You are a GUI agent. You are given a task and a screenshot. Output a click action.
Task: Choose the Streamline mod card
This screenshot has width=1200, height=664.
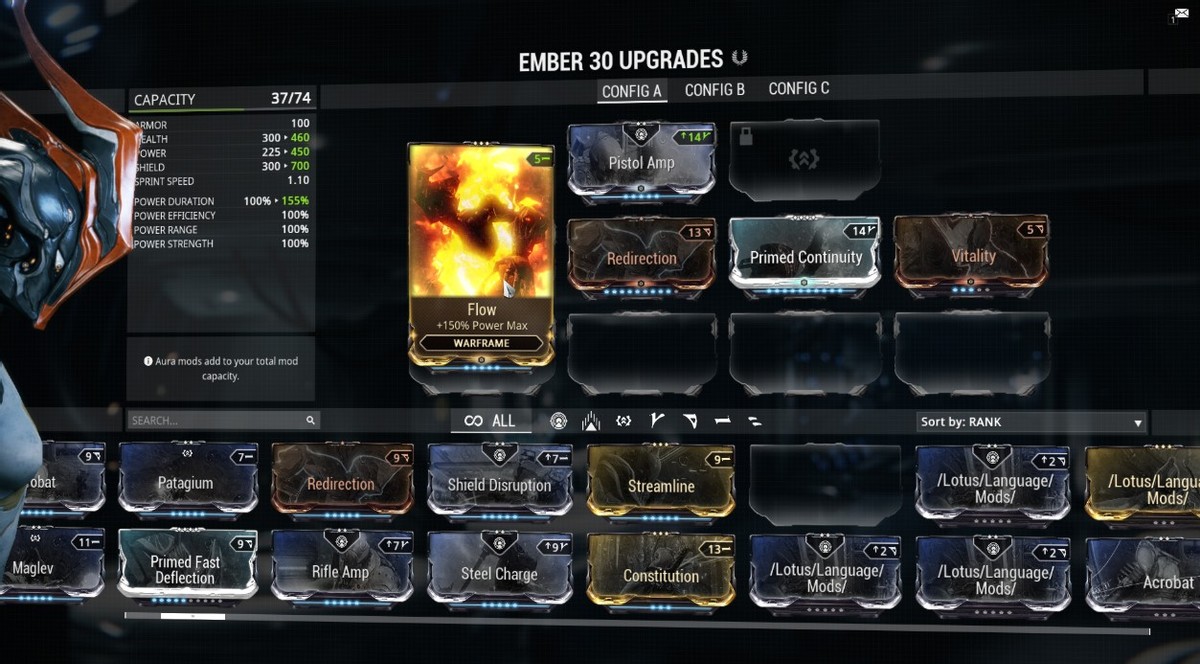(x=660, y=485)
